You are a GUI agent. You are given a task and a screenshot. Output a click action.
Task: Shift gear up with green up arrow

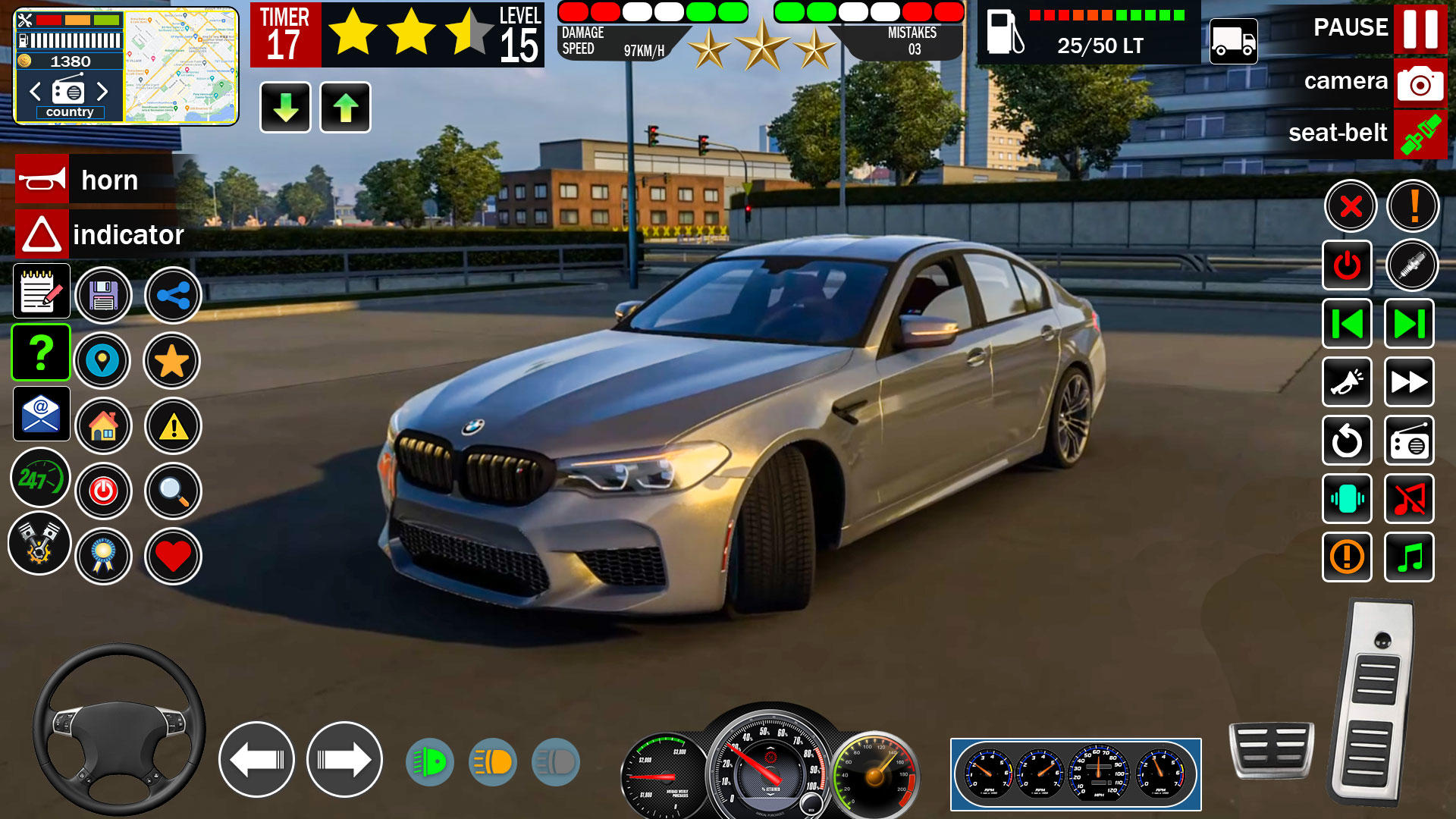(345, 107)
